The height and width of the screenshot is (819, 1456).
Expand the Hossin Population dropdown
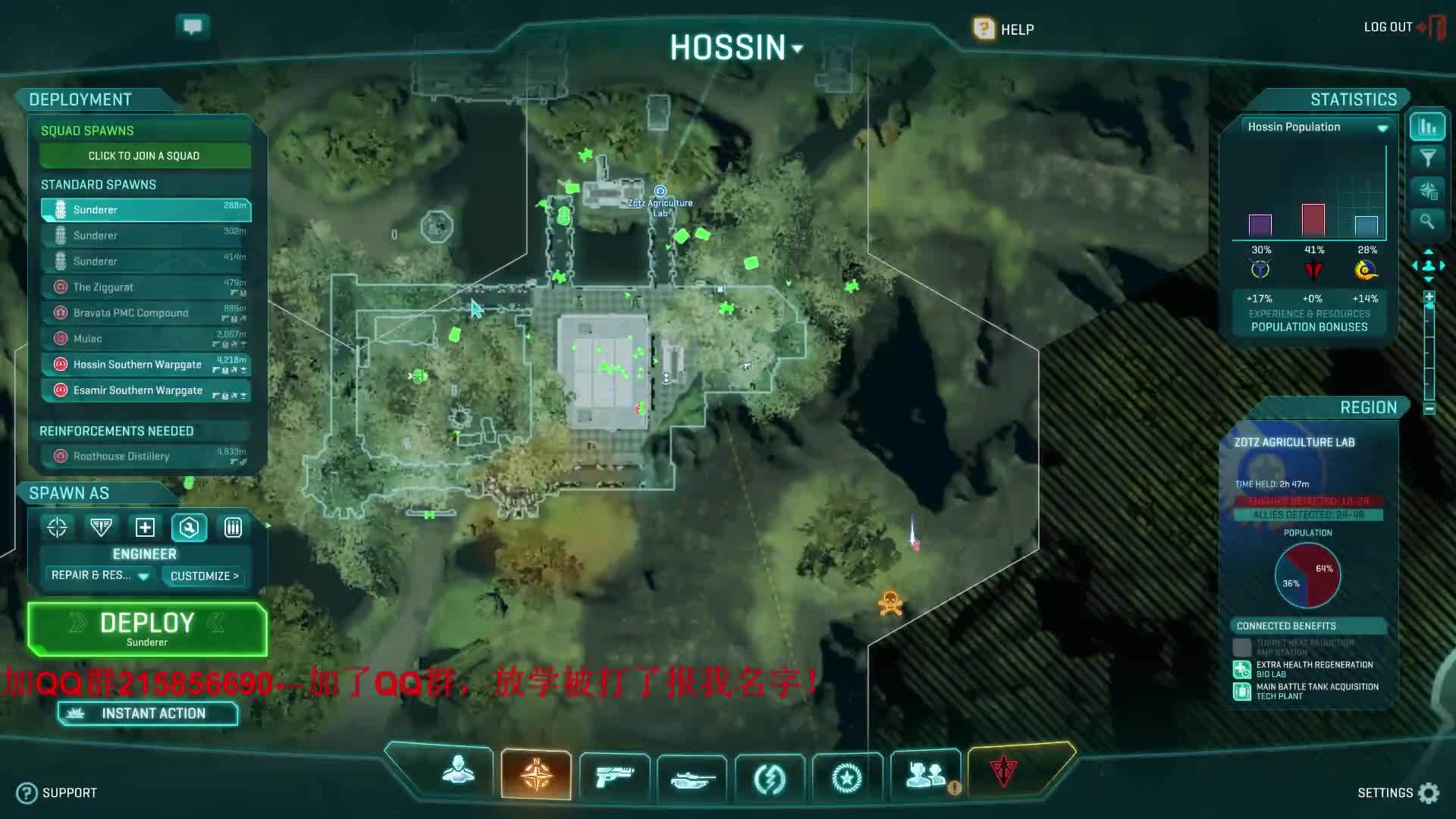click(x=1383, y=127)
